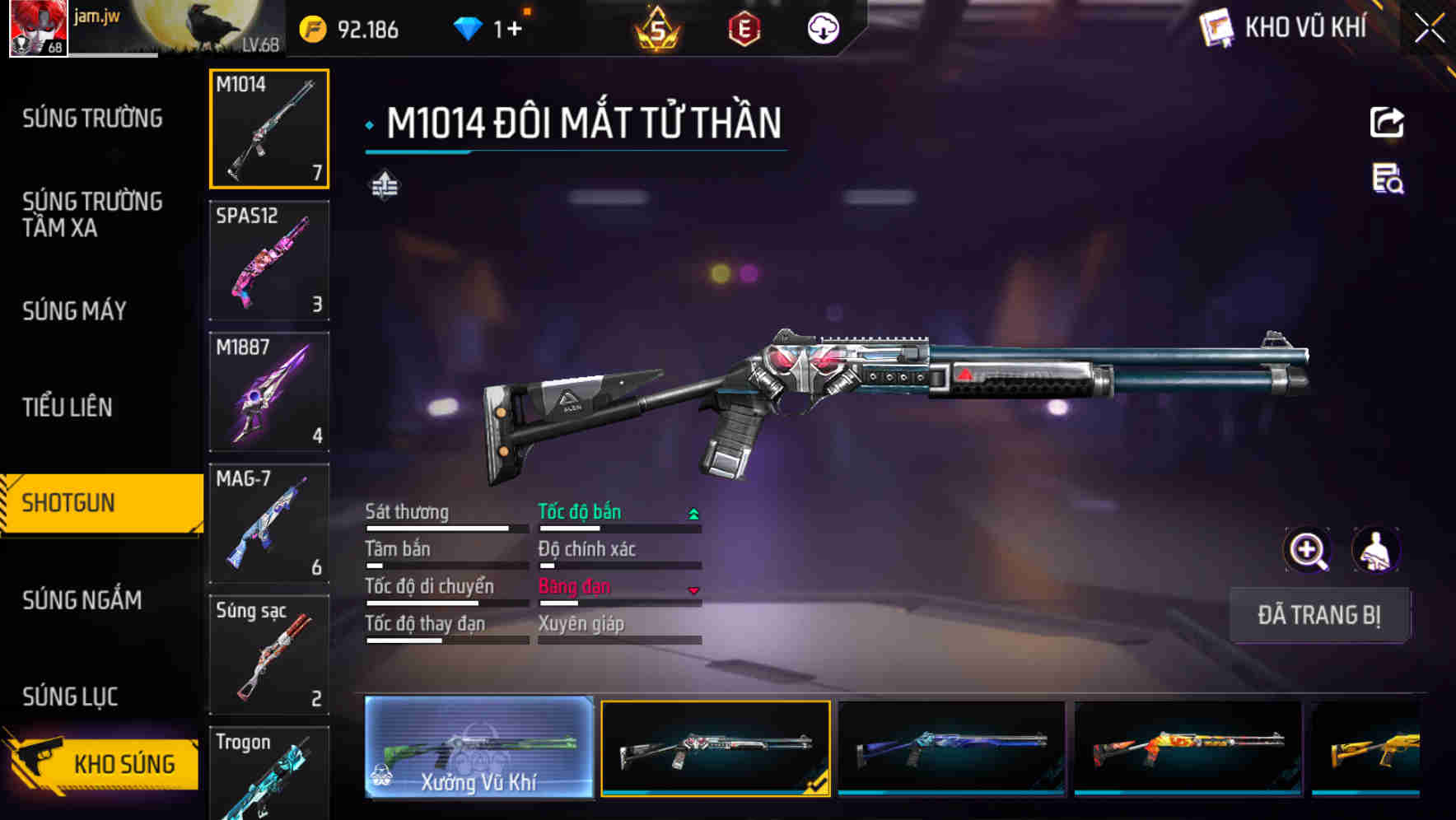
Task: Open the Súng Máy category
Action: 75,310
